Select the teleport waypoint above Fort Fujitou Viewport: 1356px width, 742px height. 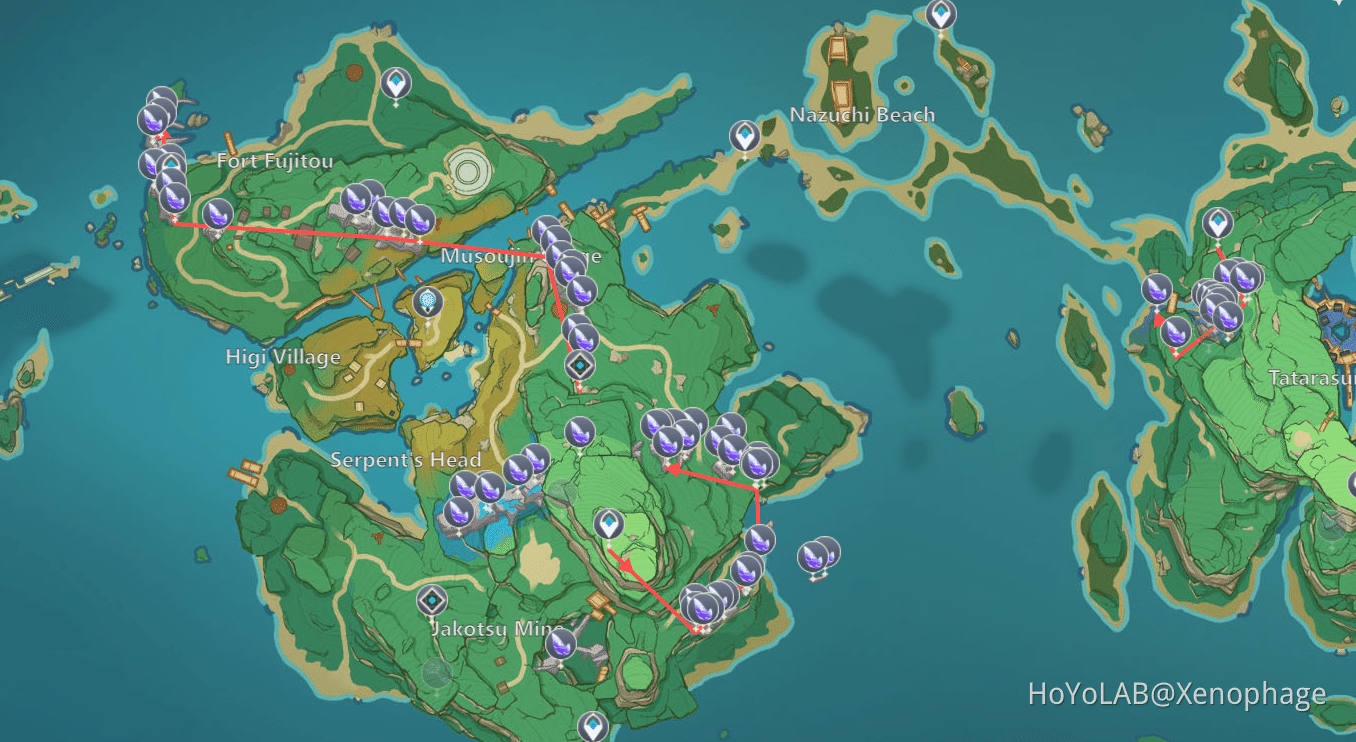click(394, 83)
